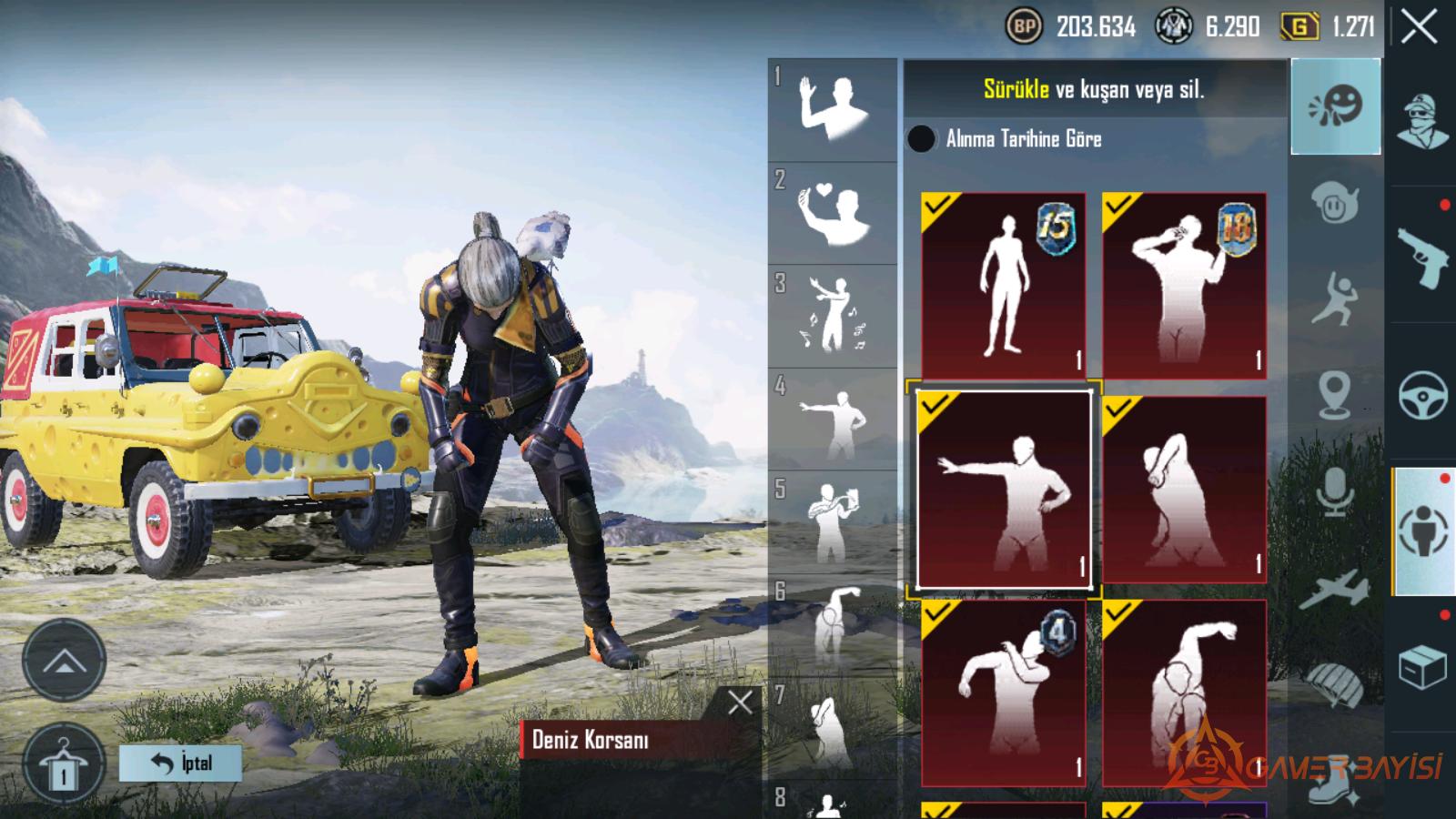This screenshot has width=1456, height=819.
Task: Choose the level 18 emote card
Action: (1184, 285)
